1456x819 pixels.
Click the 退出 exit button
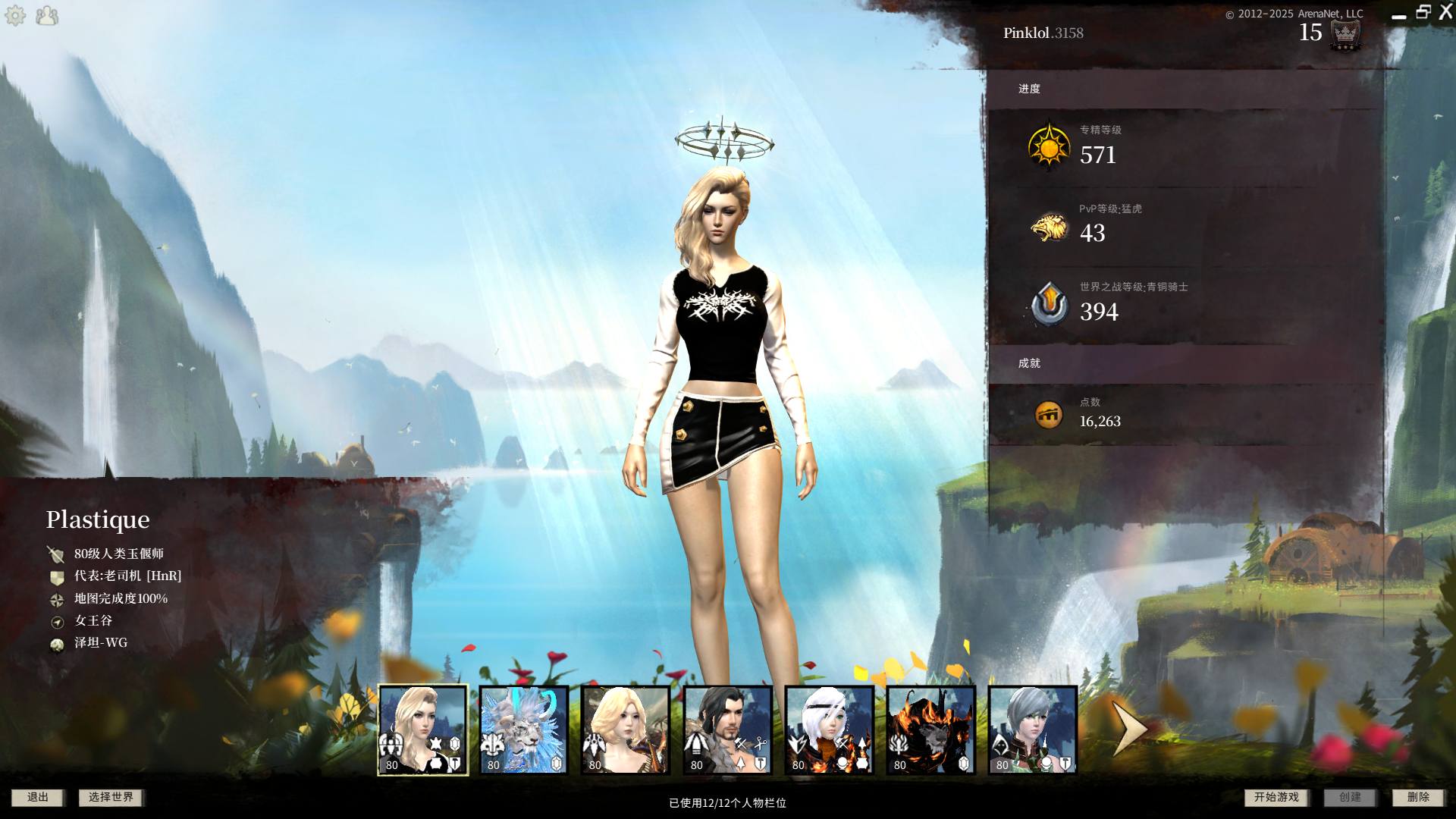[x=37, y=797]
